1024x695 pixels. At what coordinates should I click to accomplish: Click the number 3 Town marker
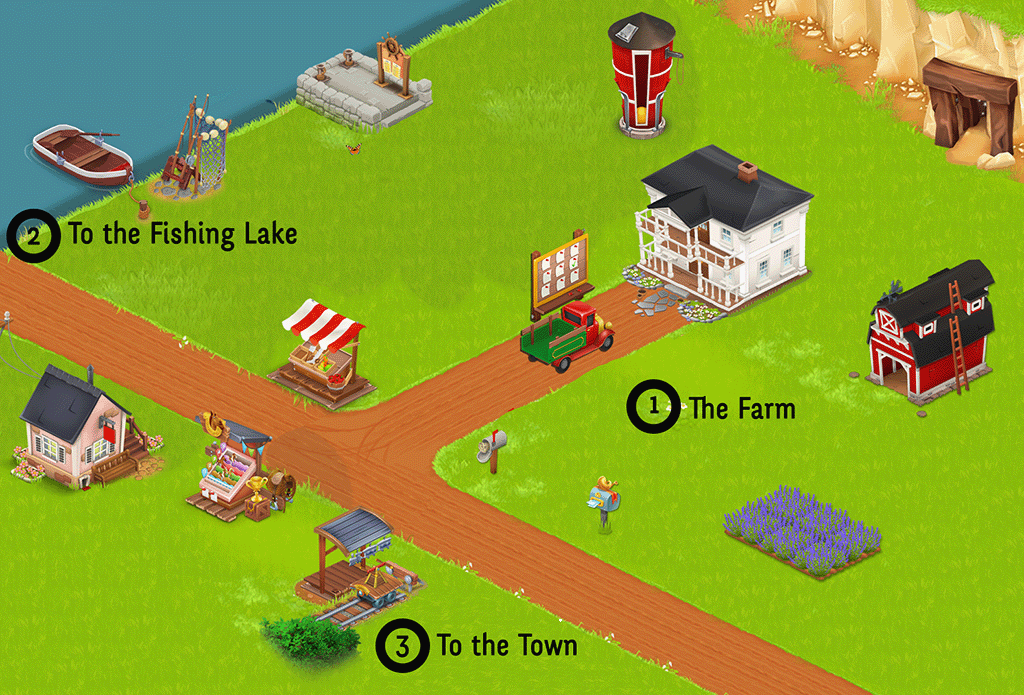click(x=402, y=645)
